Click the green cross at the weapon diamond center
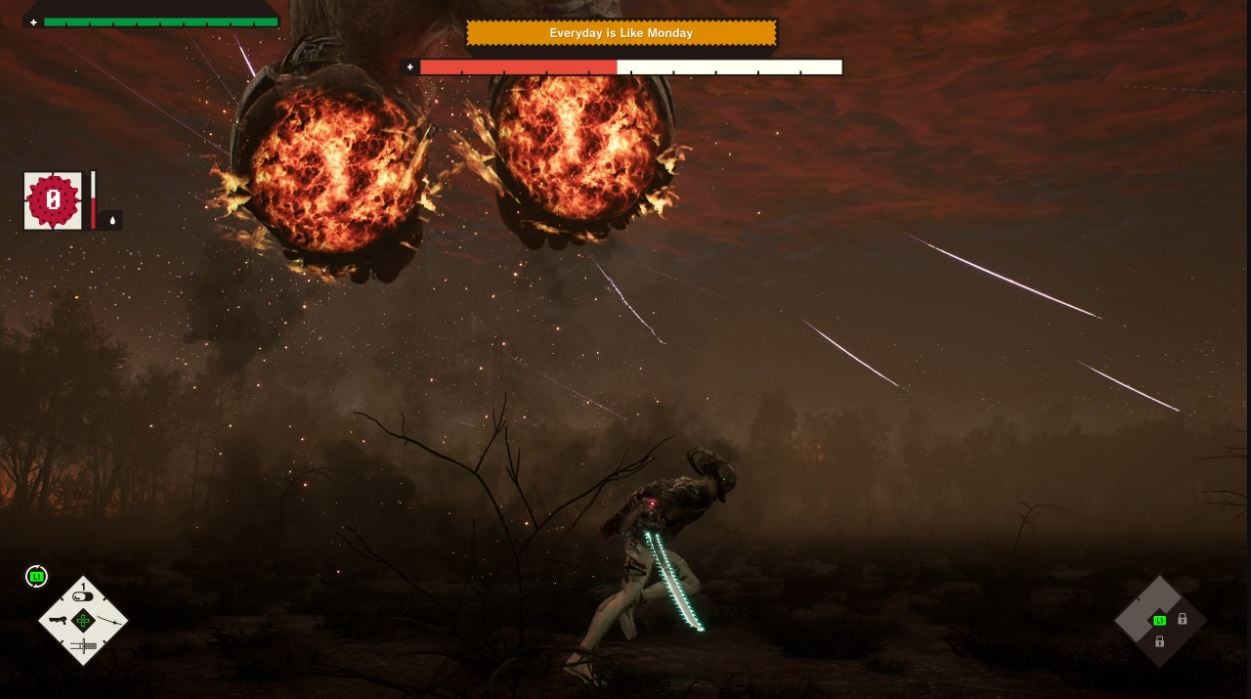Image resolution: width=1251 pixels, height=699 pixels. 84,621
